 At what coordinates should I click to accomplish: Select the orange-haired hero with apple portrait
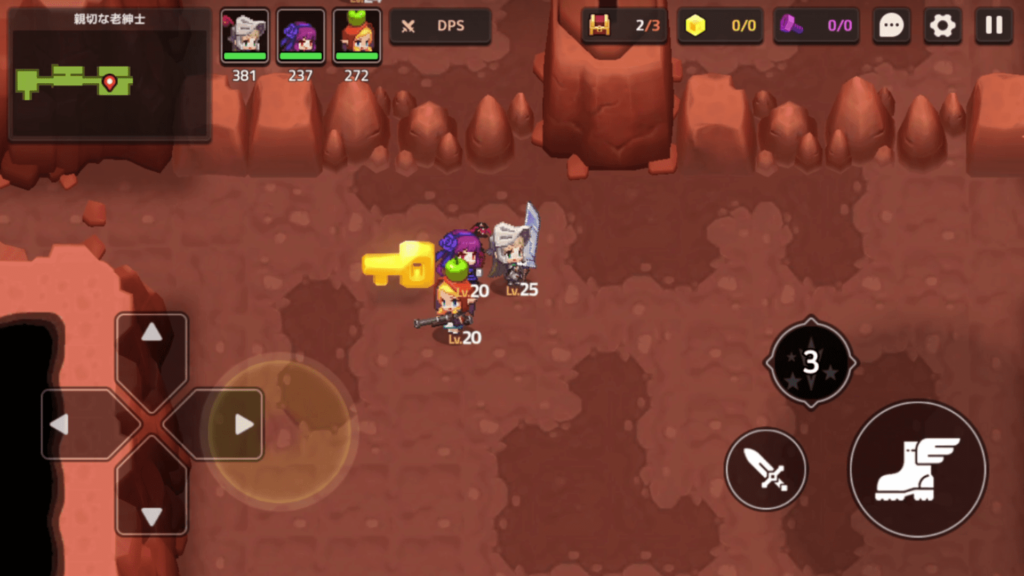[x=357, y=37]
